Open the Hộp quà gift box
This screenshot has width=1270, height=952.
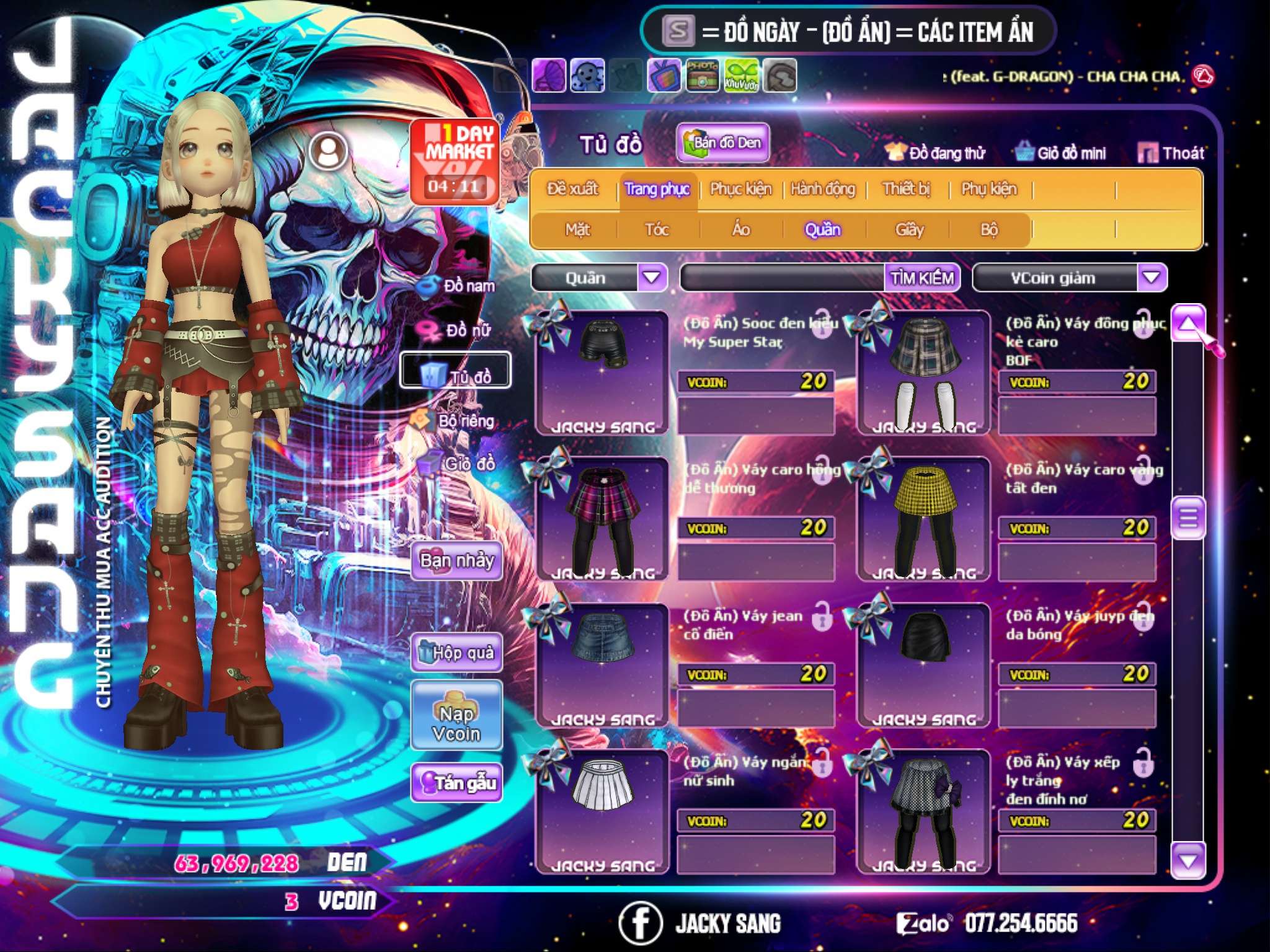click(457, 653)
